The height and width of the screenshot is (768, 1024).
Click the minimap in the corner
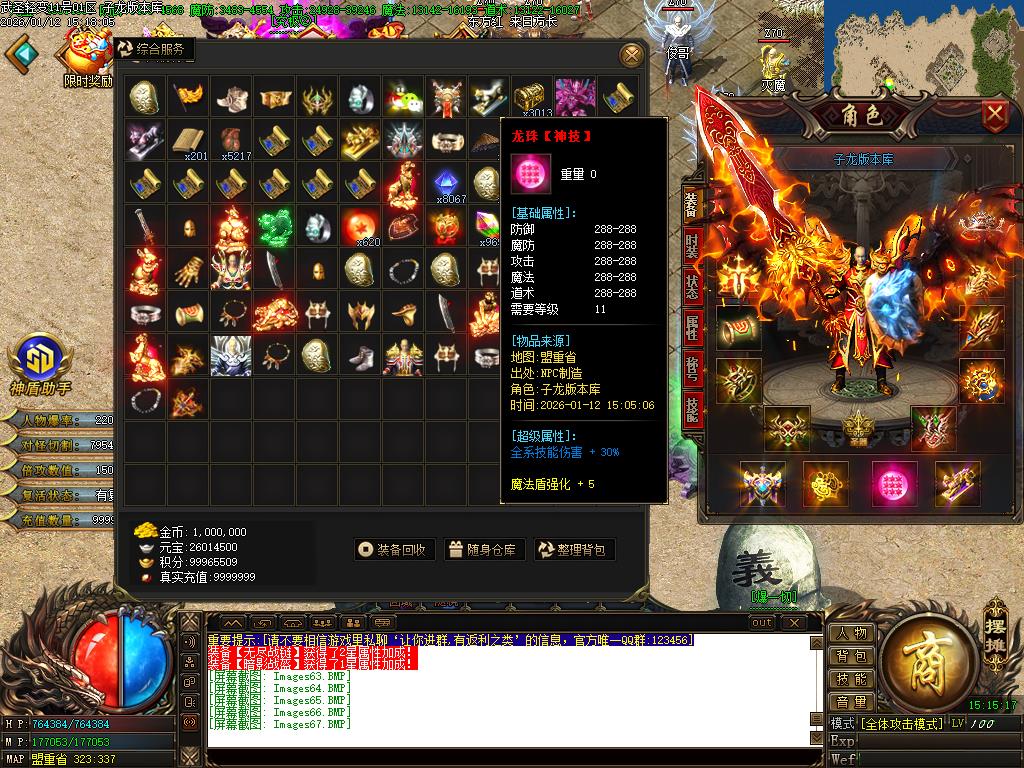point(961,45)
